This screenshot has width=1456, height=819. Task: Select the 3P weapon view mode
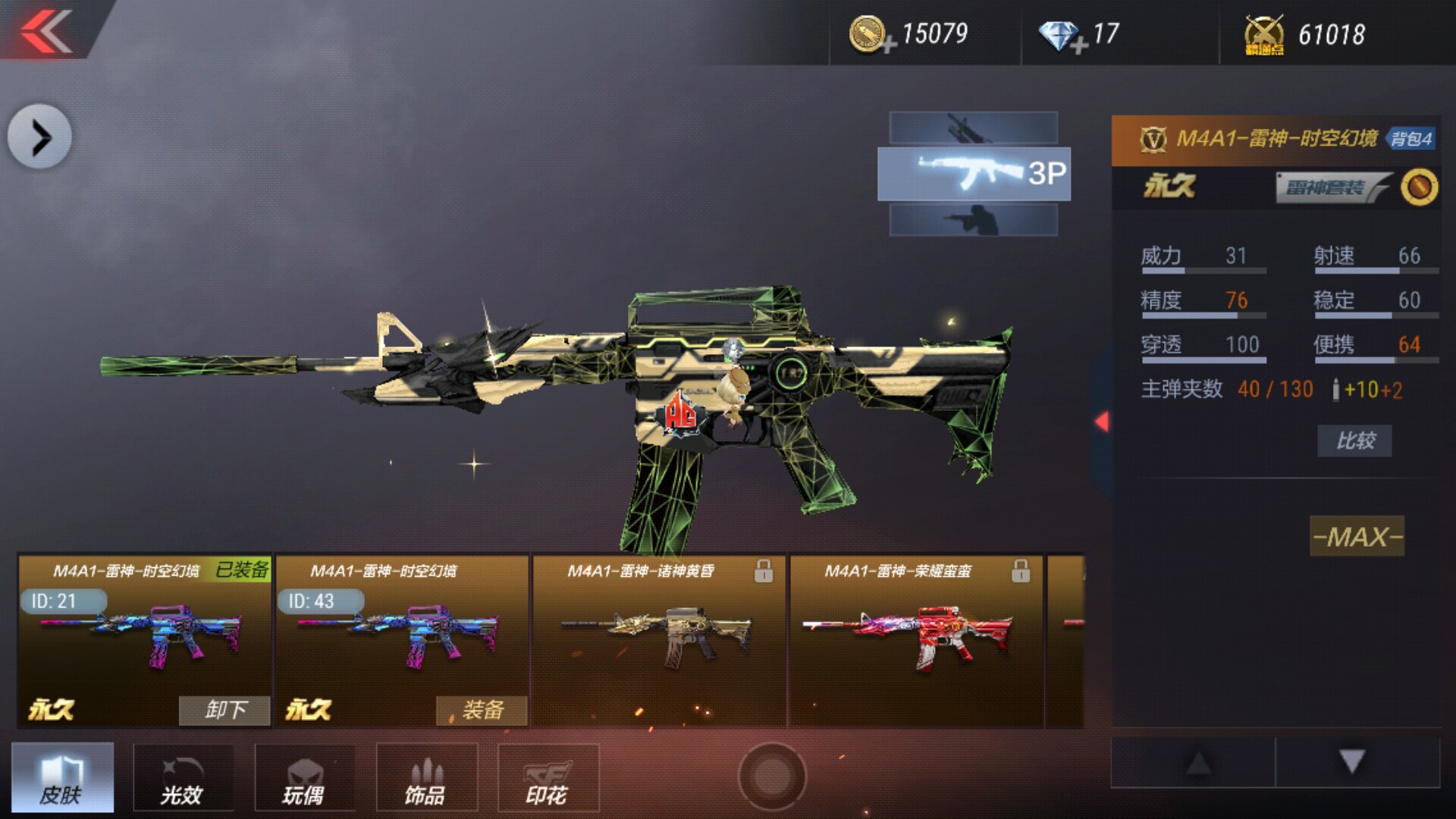(x=974, y=174)
